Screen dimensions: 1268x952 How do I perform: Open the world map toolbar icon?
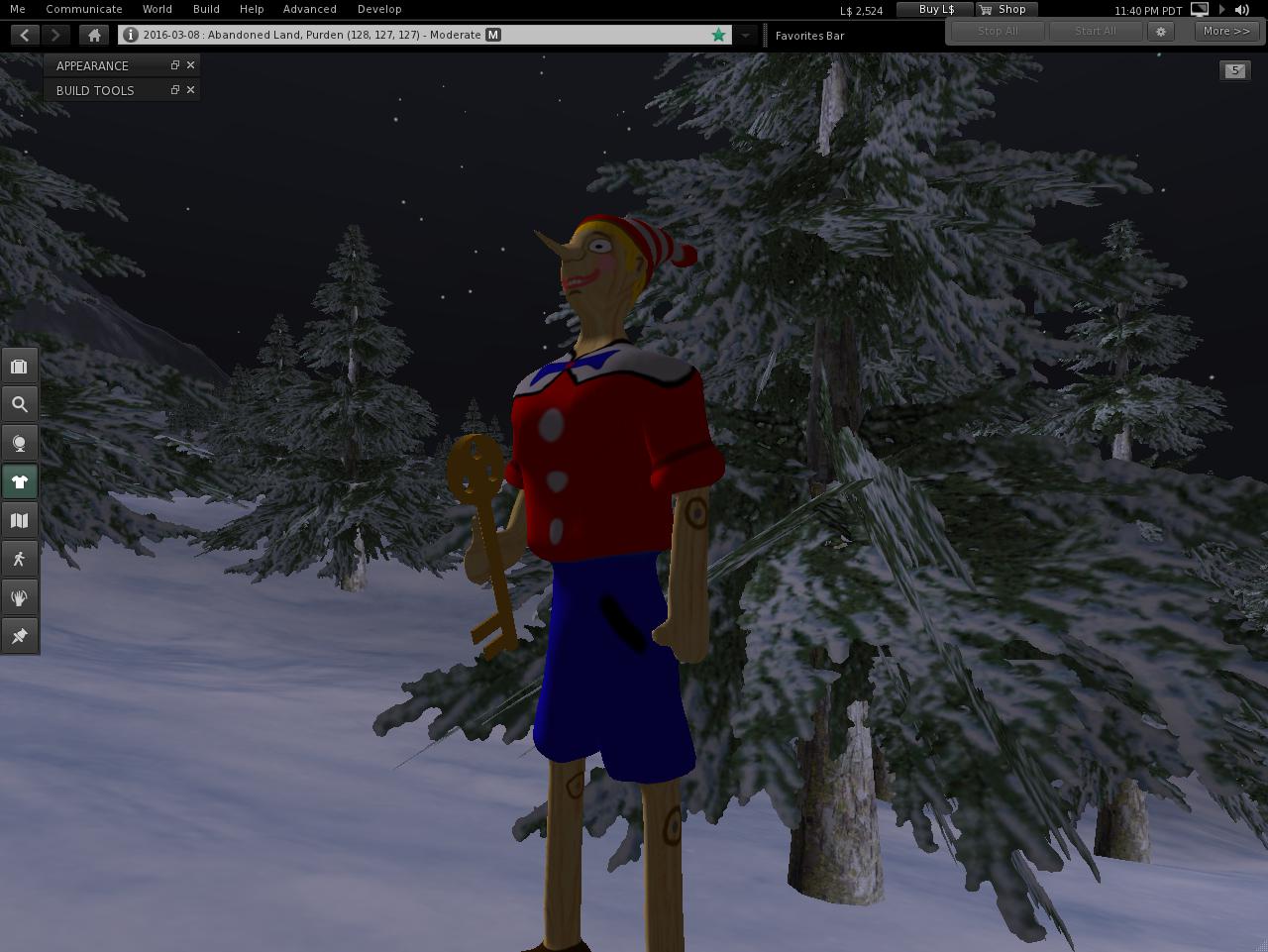(19, 520)
